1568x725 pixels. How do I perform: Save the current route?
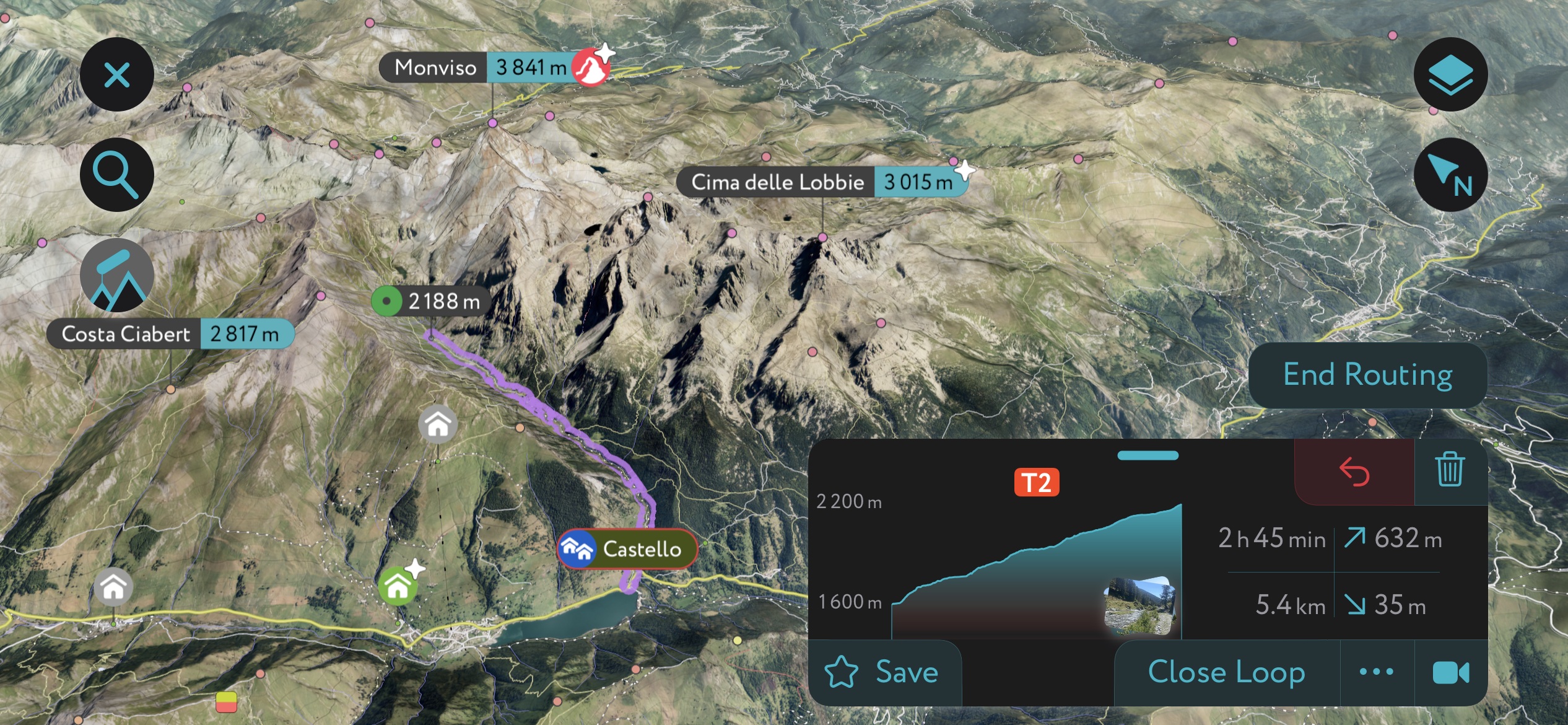tap(884, 672)
